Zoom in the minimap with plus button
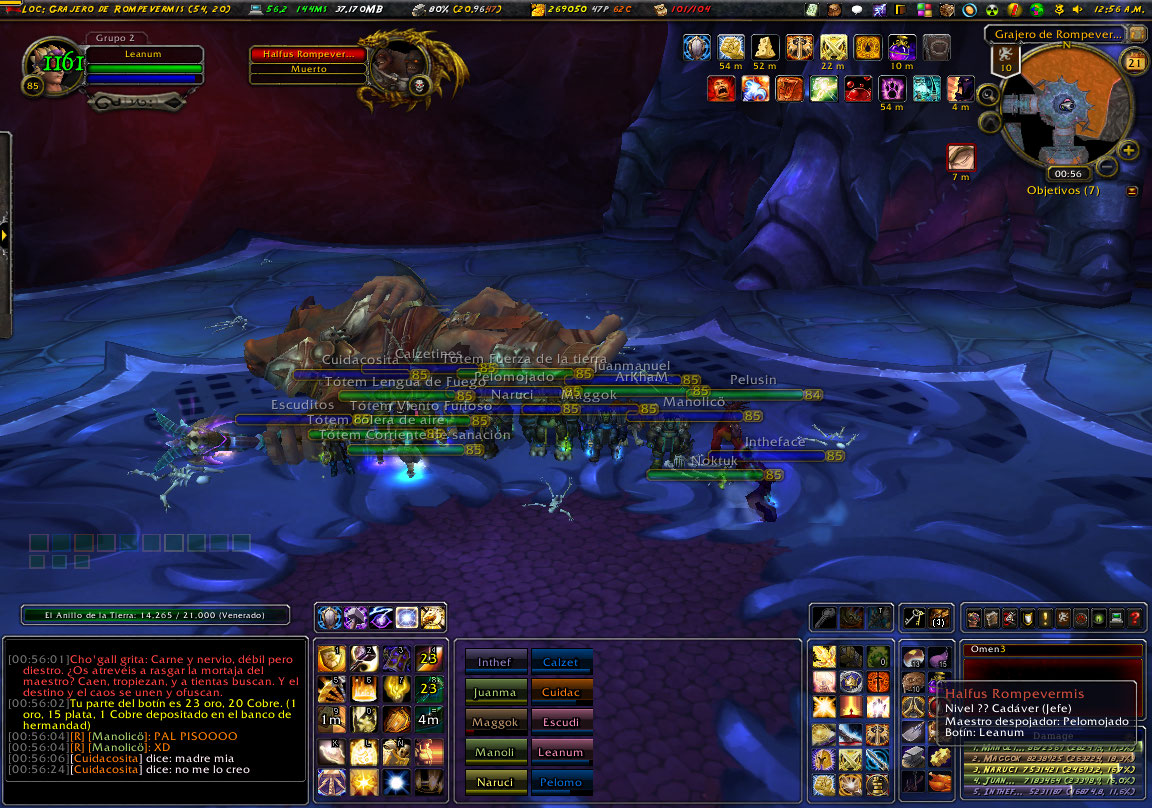1152x808 pixels. (x=1129, y=151)
